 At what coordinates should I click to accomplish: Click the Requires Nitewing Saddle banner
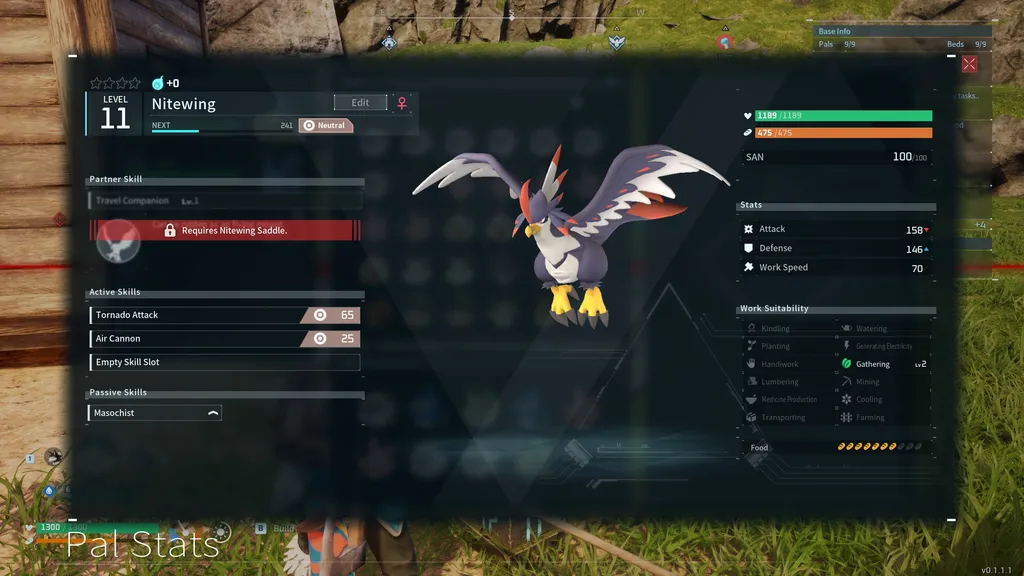point(226,231)
